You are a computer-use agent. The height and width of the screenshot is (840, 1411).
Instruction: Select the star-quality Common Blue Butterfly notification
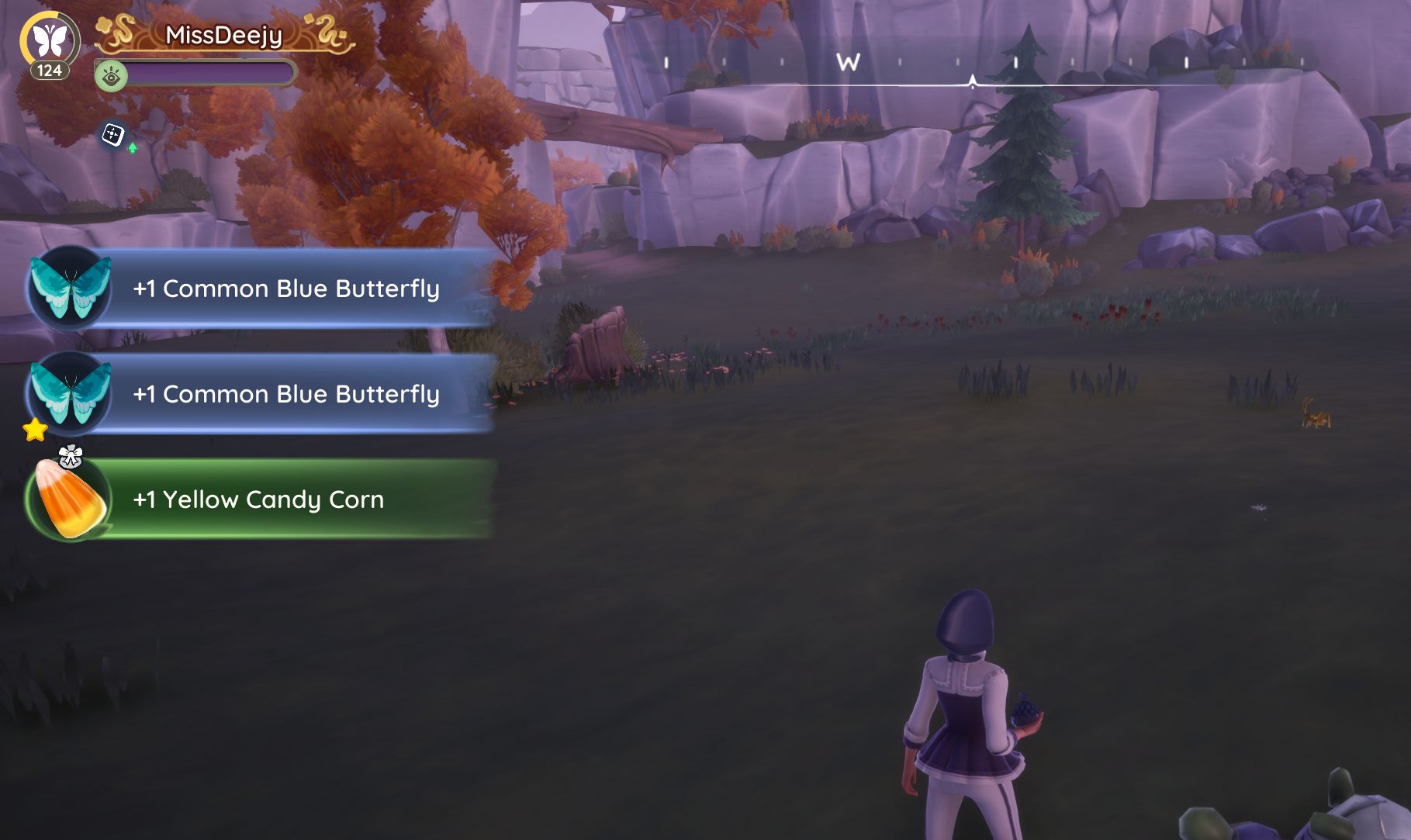260,394
